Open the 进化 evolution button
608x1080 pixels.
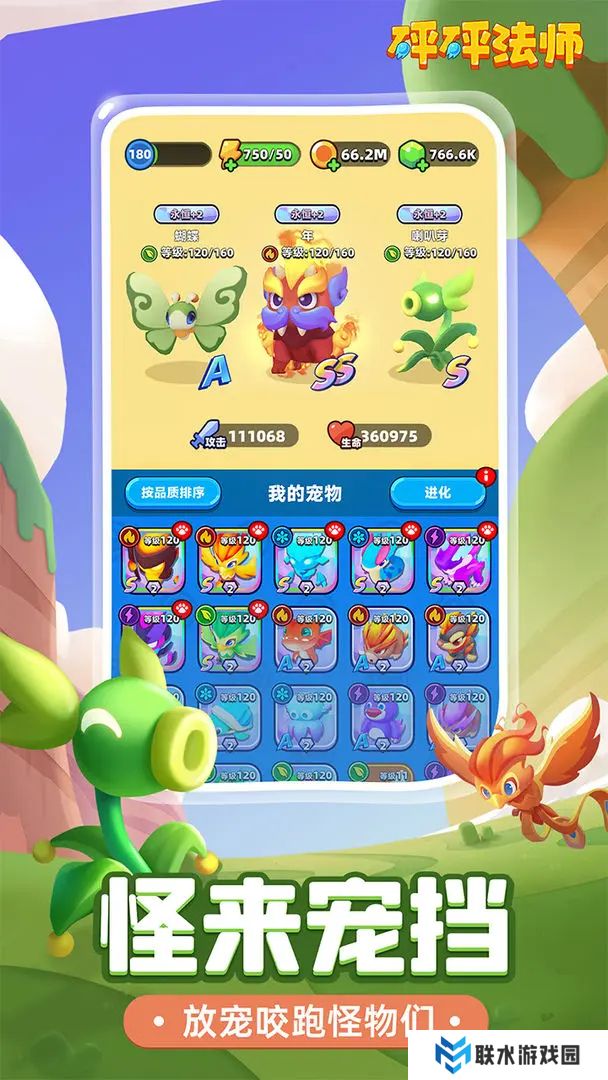(437, 492)
